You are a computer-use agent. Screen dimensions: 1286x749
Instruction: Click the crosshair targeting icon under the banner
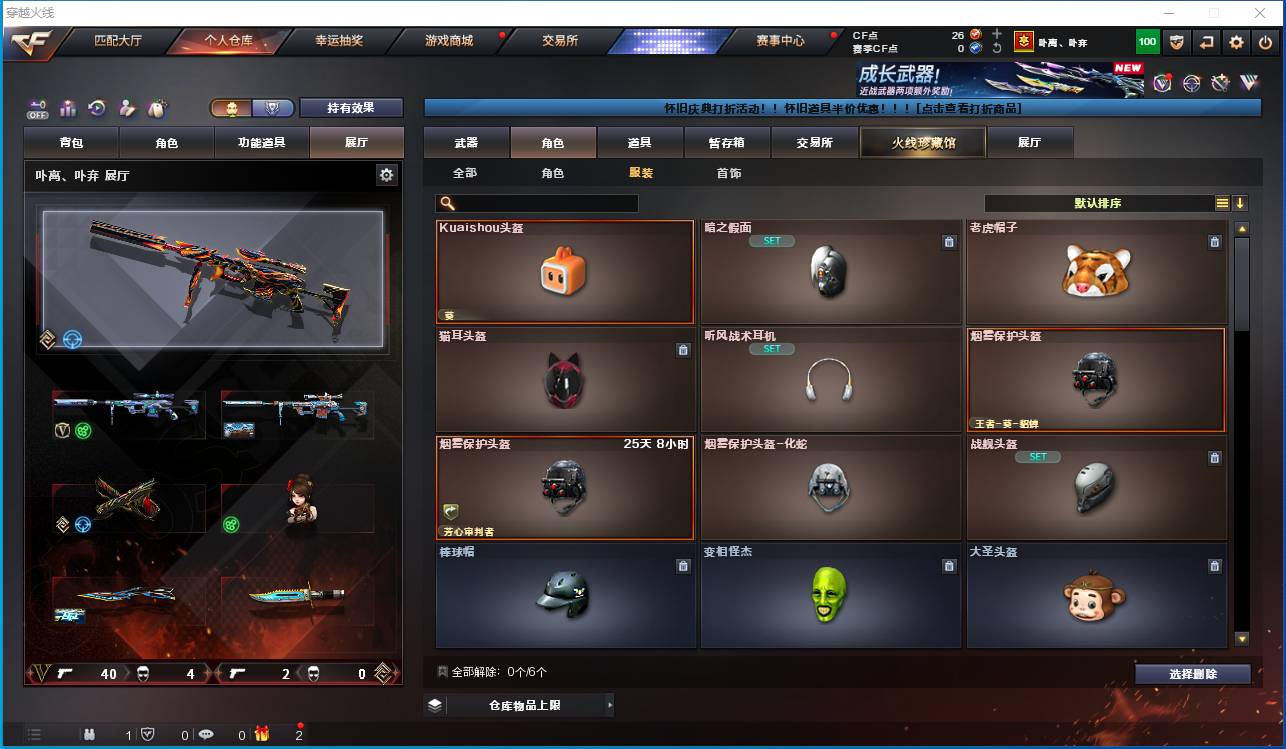pos(1190,82)
